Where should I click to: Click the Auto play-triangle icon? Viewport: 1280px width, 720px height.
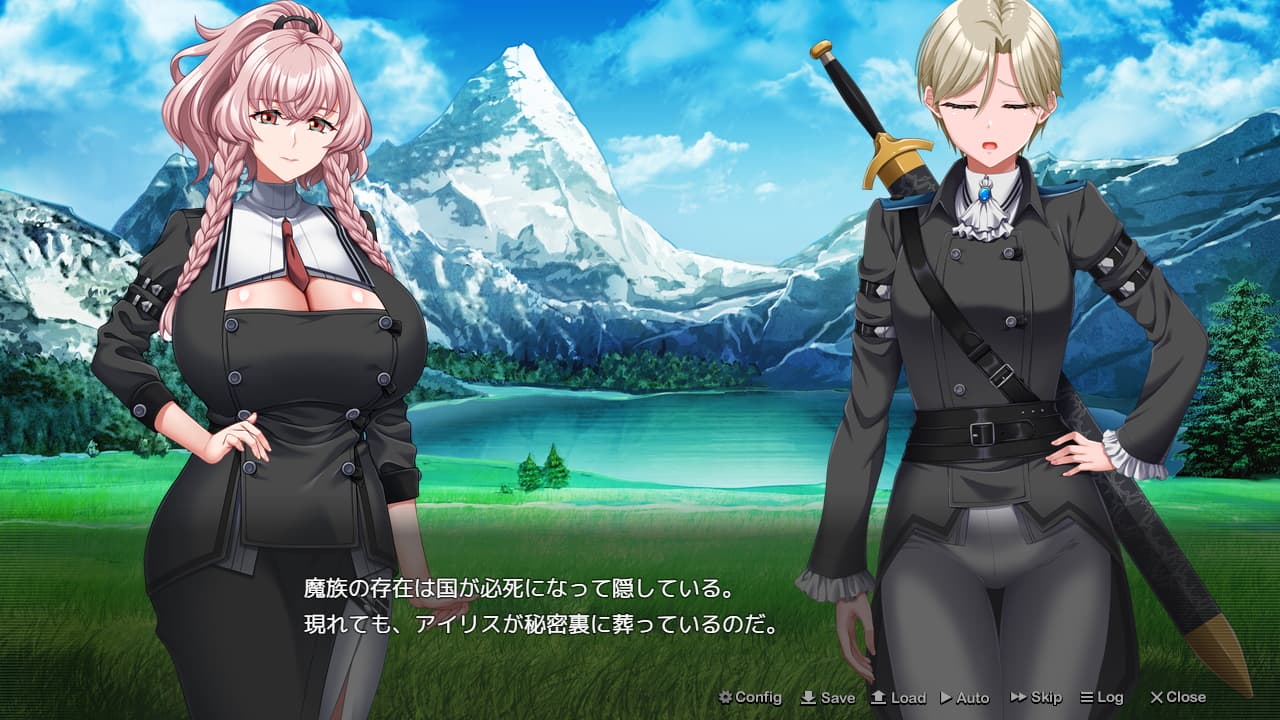pyautogui.click(x=944, y=698)
